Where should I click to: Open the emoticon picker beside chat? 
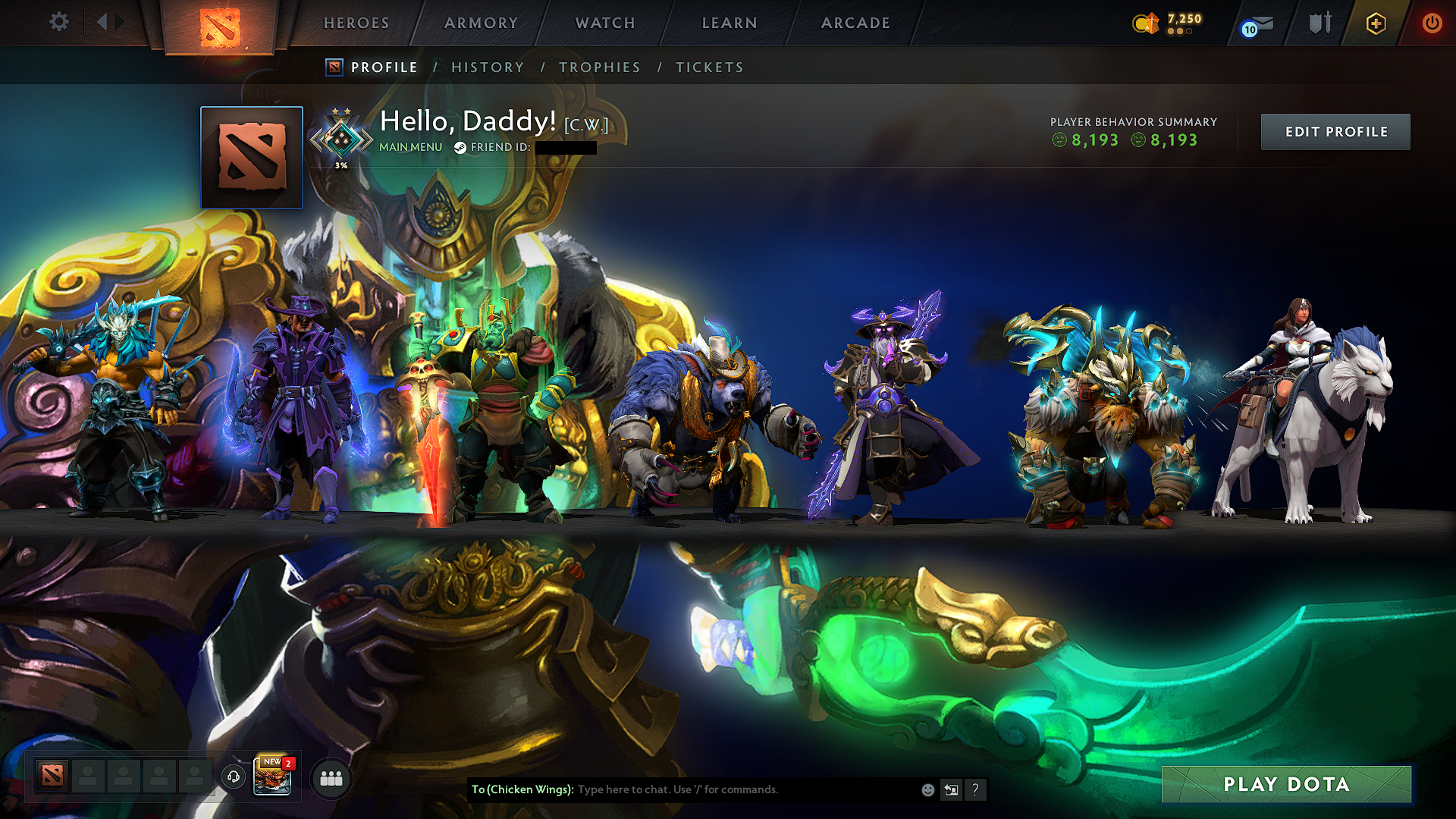pyautogui.click(x=927, y=789)
